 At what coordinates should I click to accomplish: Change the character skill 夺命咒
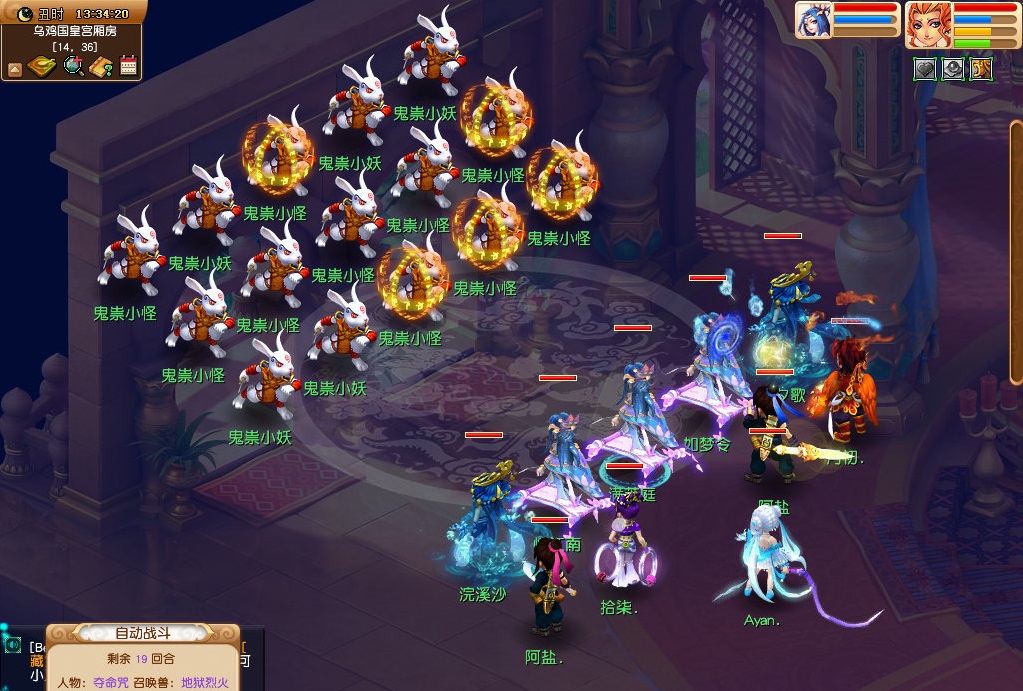(112, 683)
